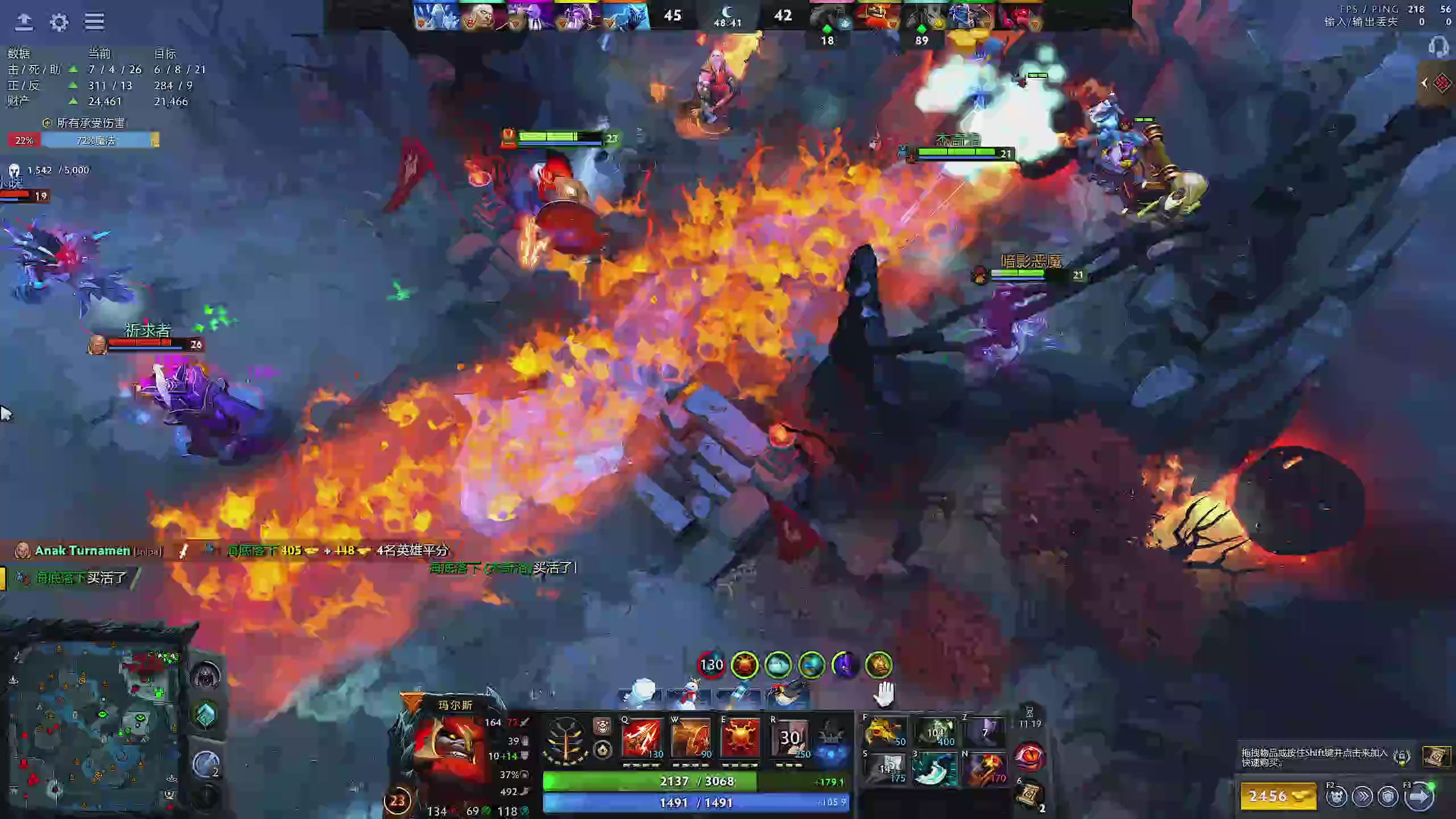This screenshot has width=1456, height=819.
Task: Cast Mars's Spear of Mars ability
Action: pyautogui.click(x=642, y=738)
